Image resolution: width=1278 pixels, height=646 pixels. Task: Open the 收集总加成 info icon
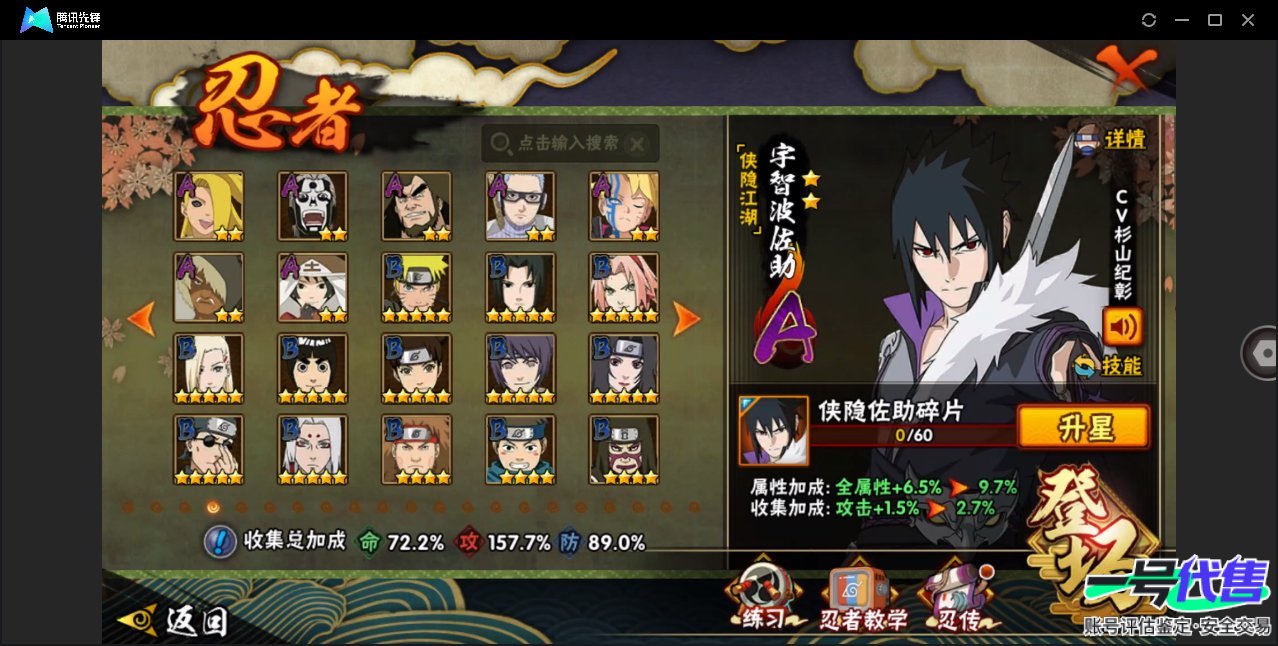(219, 542)
